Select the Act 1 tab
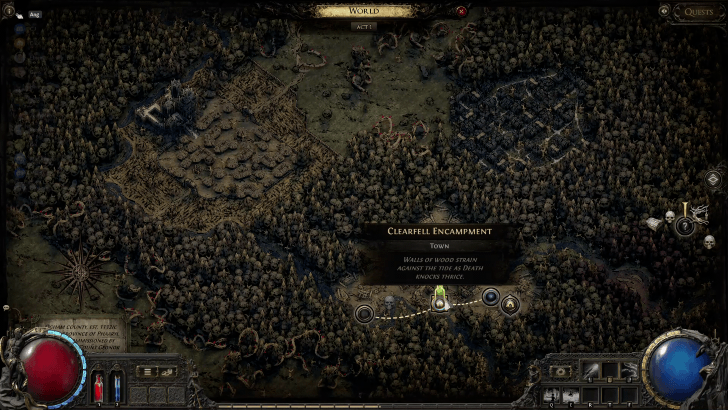The width and height of the screenshot is (728, 410). [x=363, y=26]
